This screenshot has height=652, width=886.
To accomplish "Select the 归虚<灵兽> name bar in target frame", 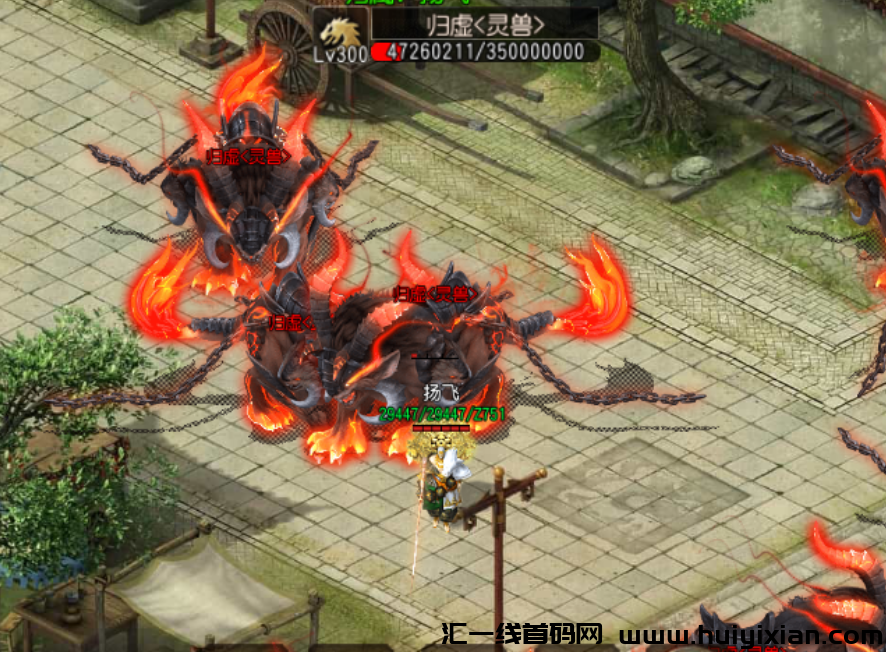I will point(485,22).
